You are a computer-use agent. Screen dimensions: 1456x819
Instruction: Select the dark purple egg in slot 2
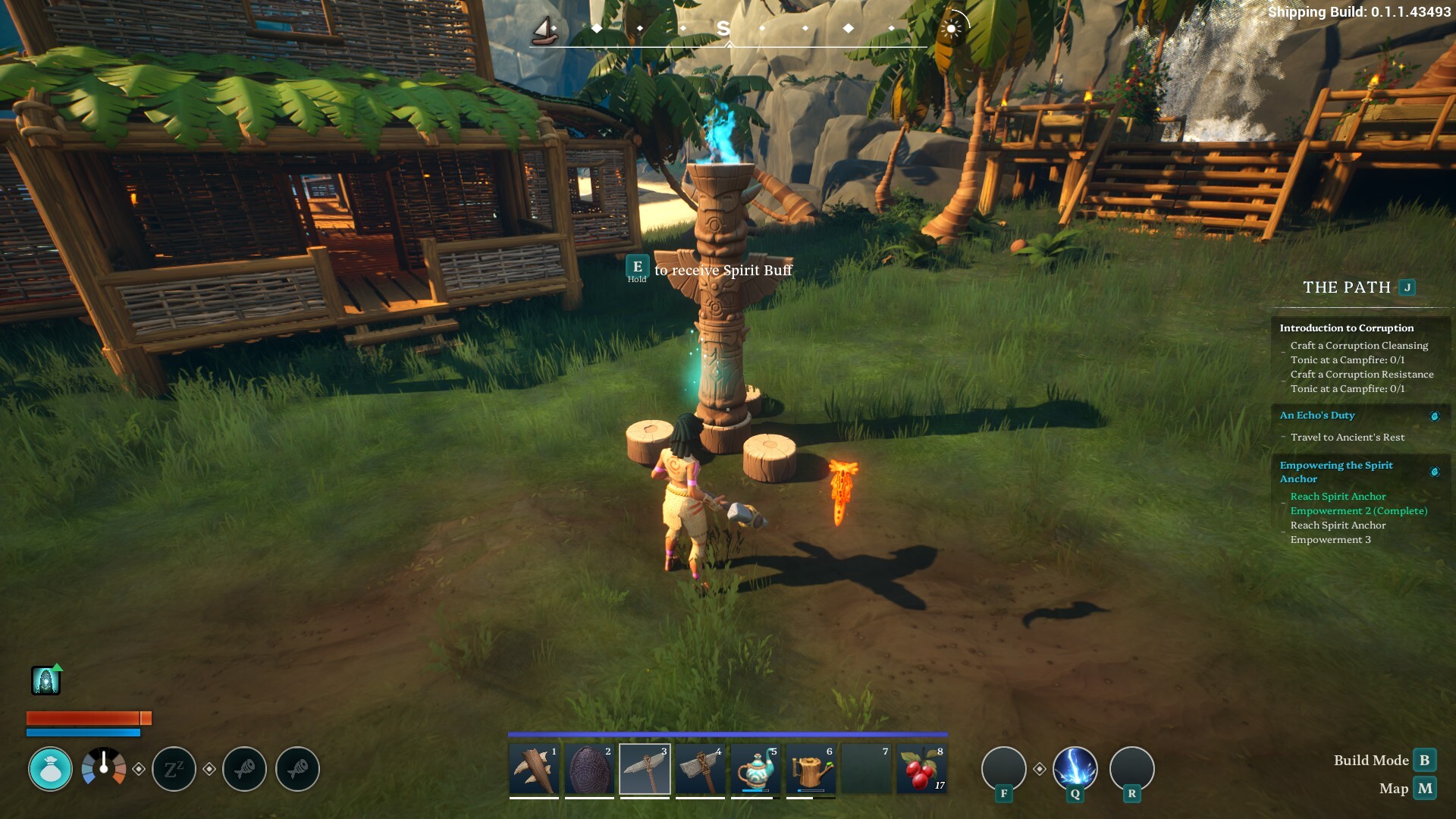click(x=589, y=770)
